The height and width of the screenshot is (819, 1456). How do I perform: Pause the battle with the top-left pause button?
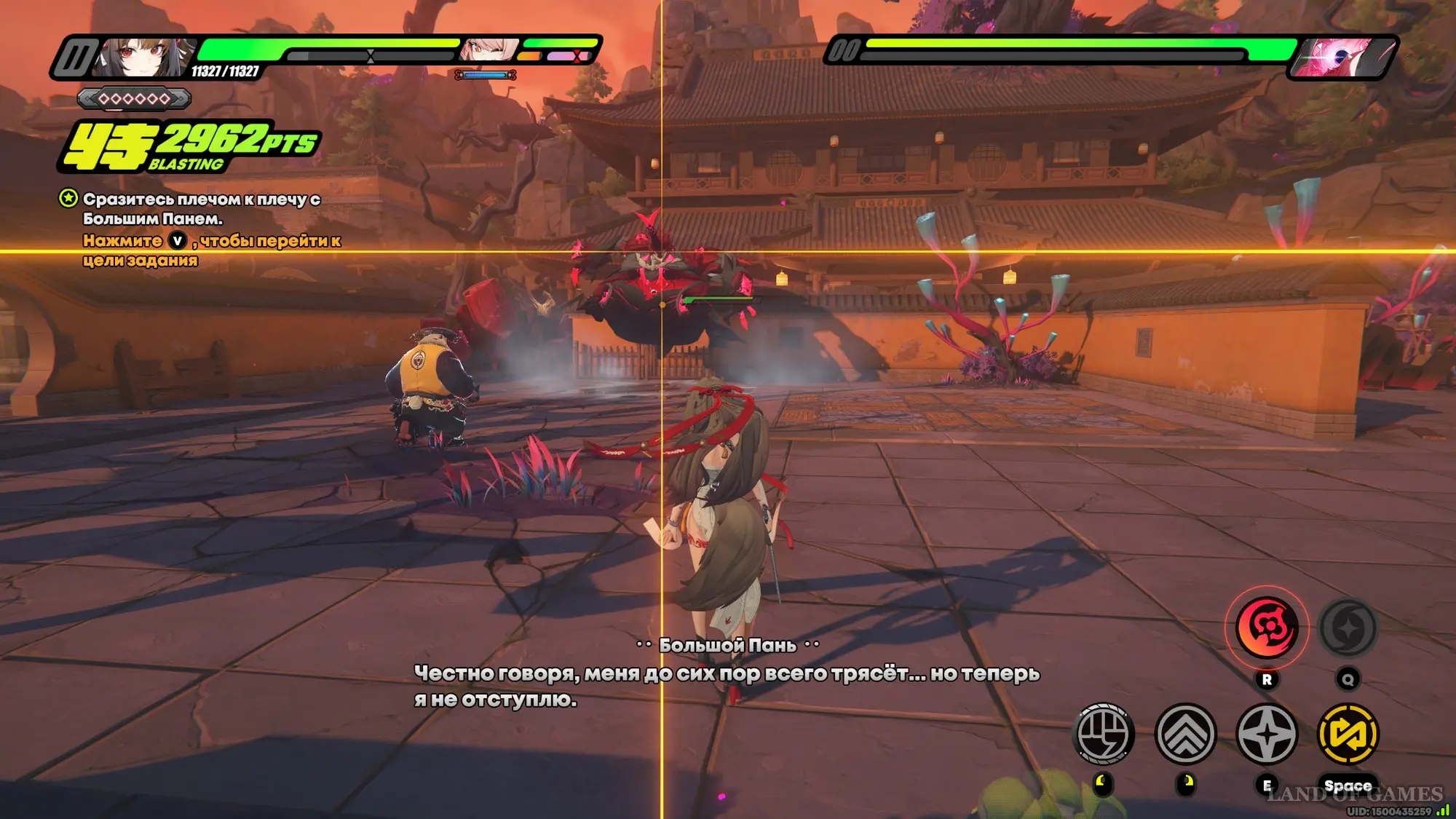75,57
